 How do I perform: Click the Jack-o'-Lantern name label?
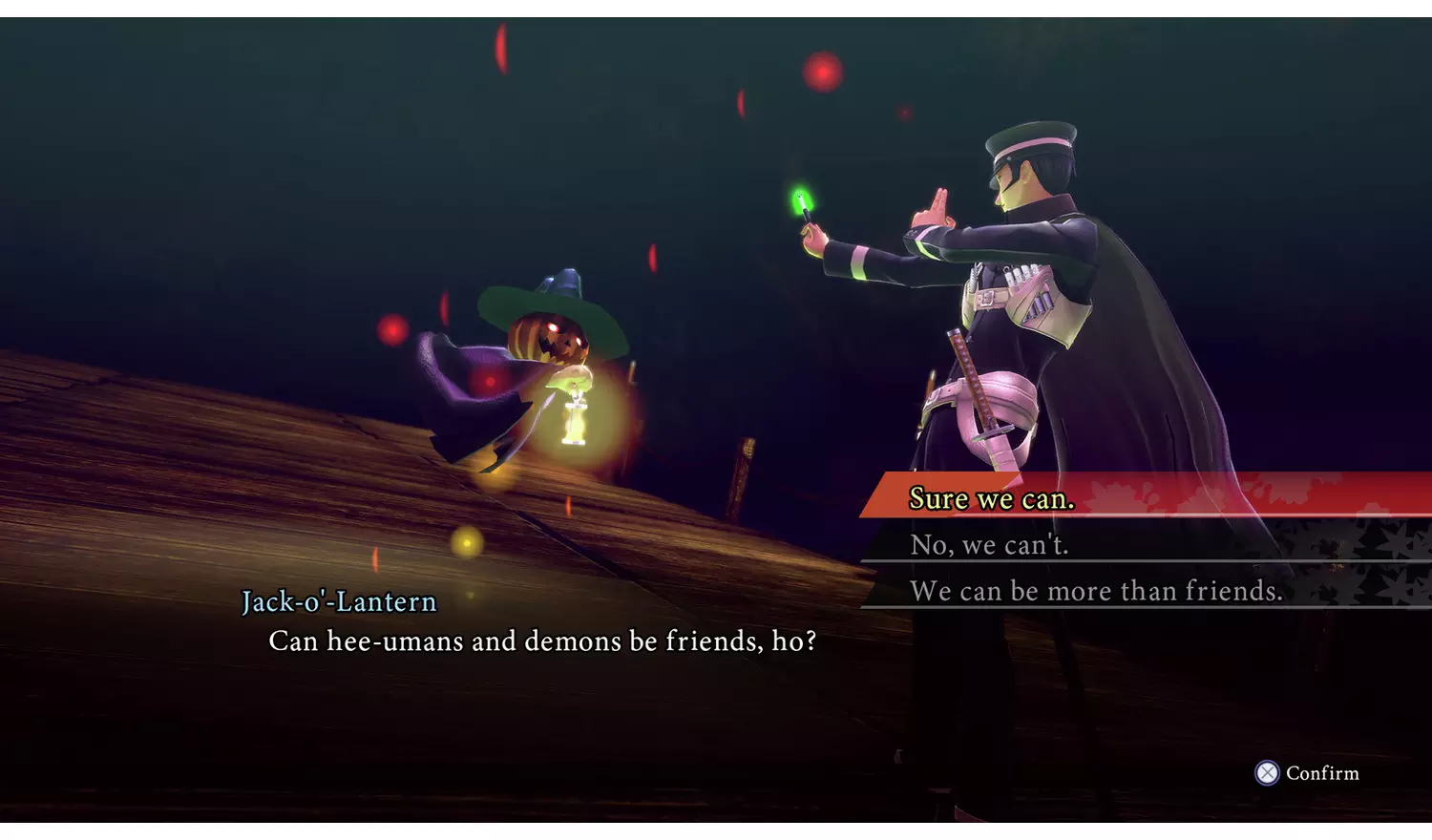[x=339, y=601]
